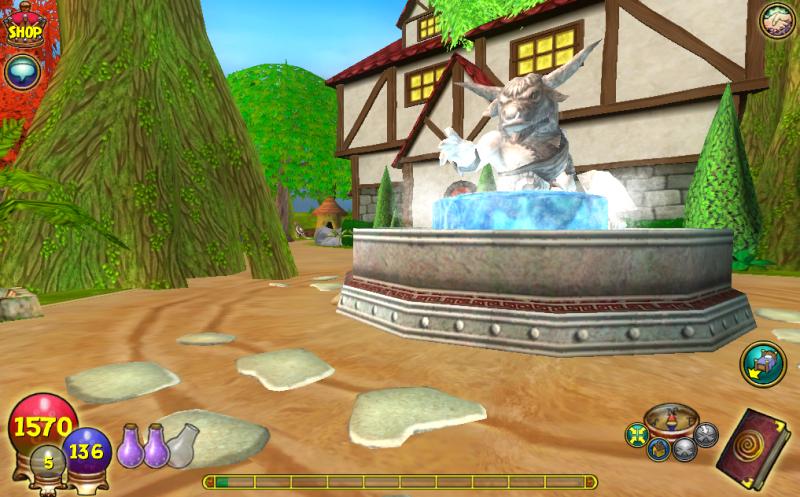Click the bed teleport-home button
The image size is (800, 497).
coord(762,364)
